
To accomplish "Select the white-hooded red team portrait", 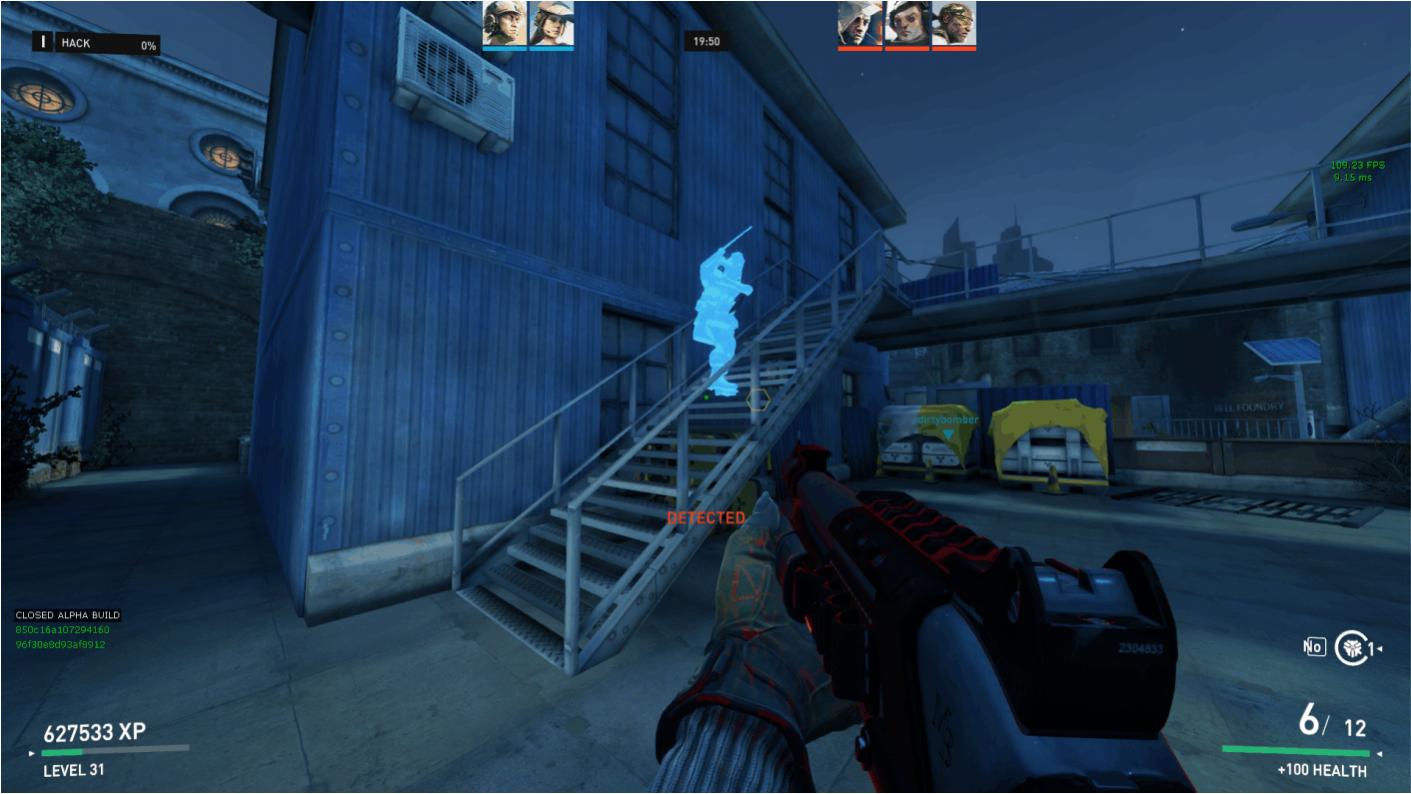I will click(x=860, y=23).
